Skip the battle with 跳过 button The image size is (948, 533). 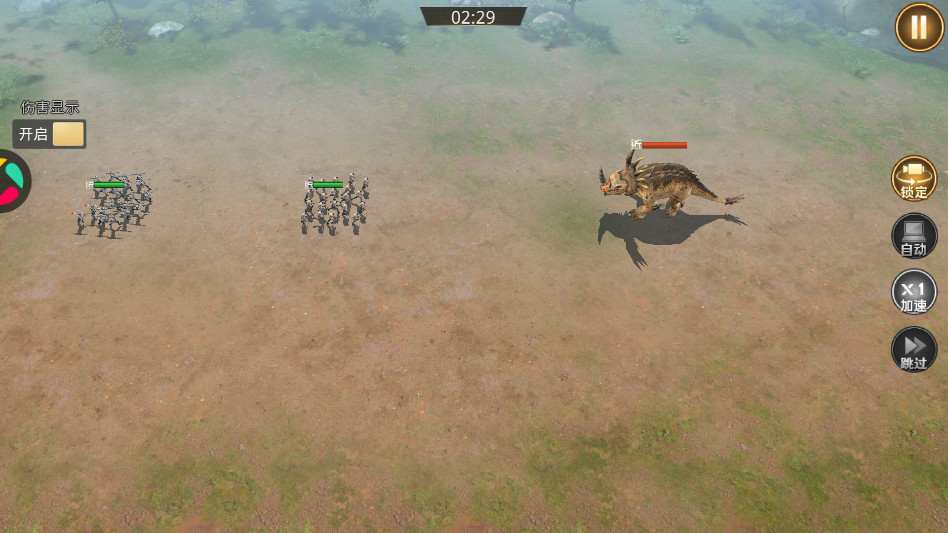(x=913, y=350)
